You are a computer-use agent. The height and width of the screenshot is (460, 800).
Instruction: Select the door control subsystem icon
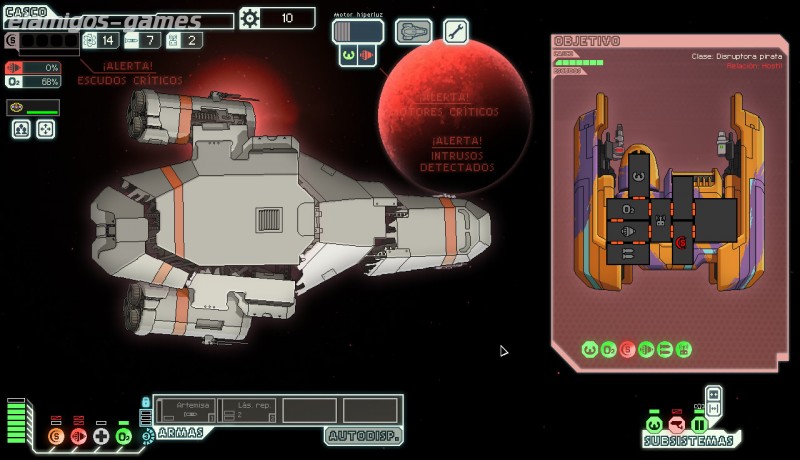pyautogui.click(x=698, y=425)
